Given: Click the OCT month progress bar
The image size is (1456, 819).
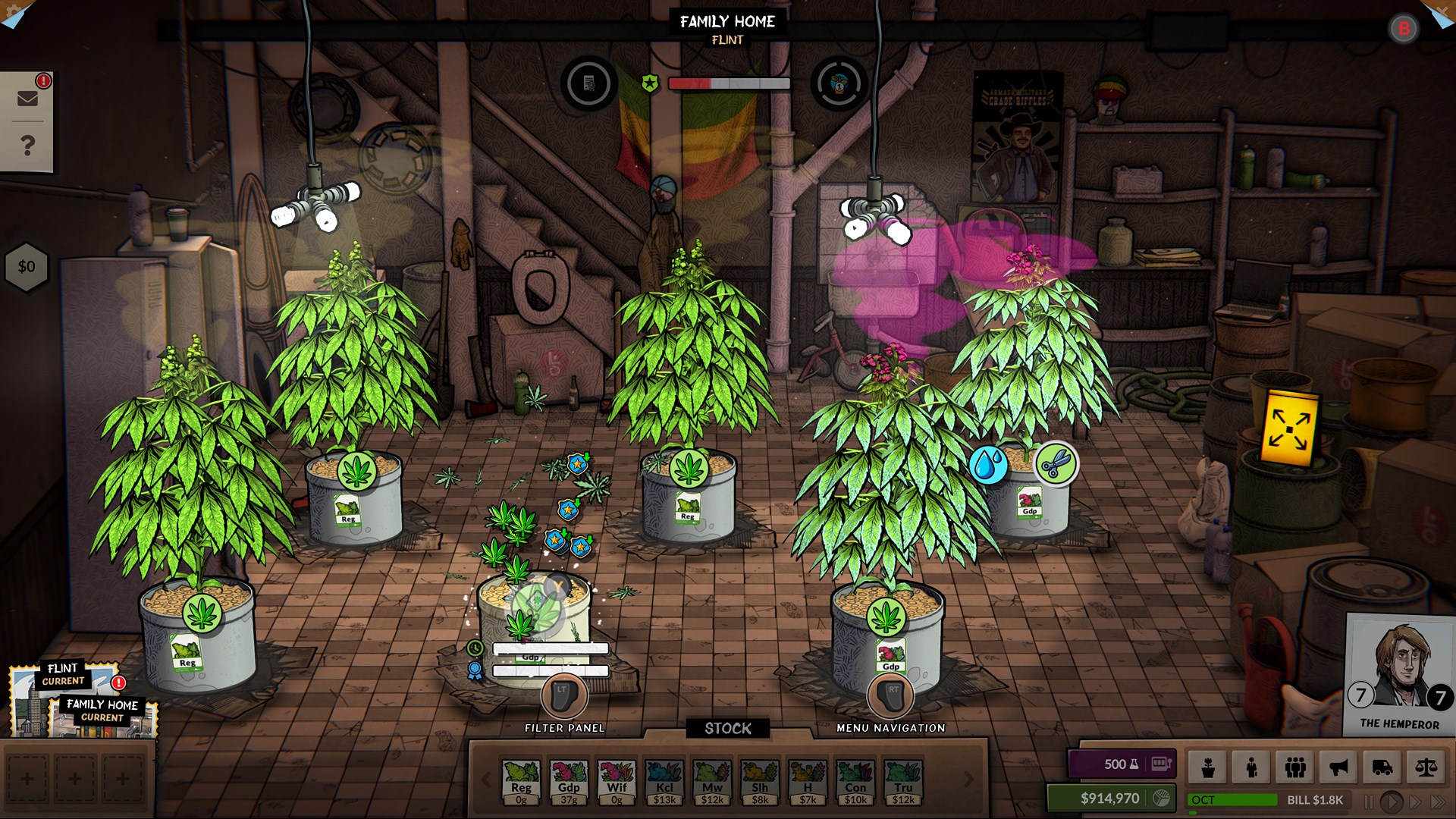Looking at the screenshot, I should coord(1234,799).
